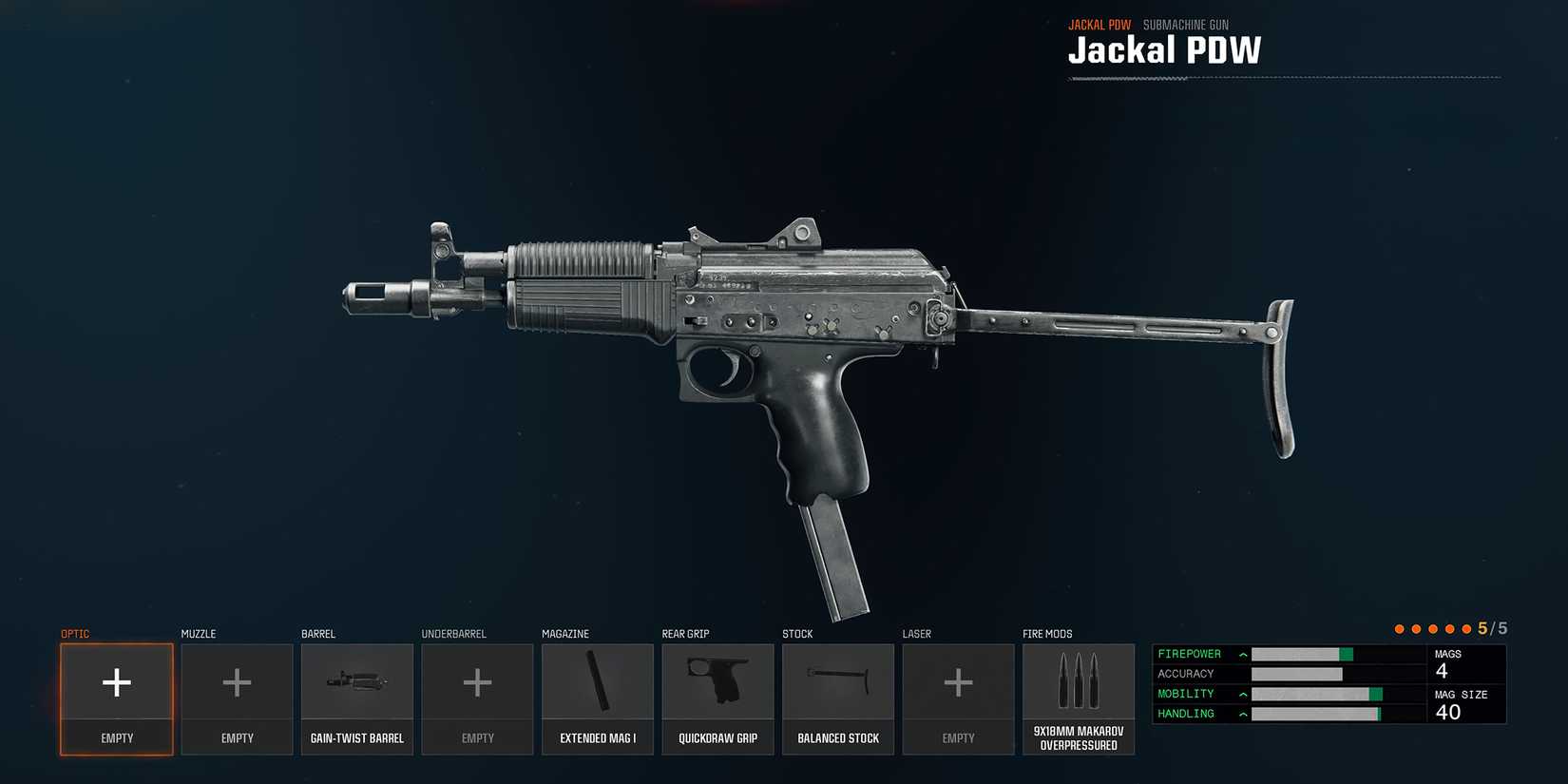This screenshot has width=1568, height=784.
Task: Click the empty Laser slot plus icon
Action: click(x=958, y=681)
